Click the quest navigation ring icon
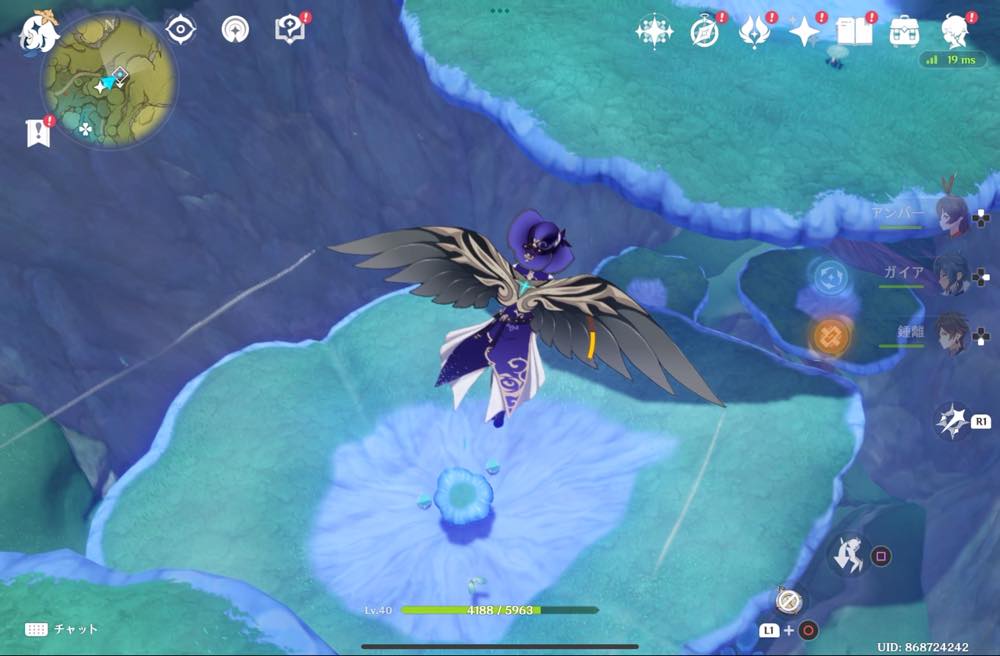 [236, 30]
